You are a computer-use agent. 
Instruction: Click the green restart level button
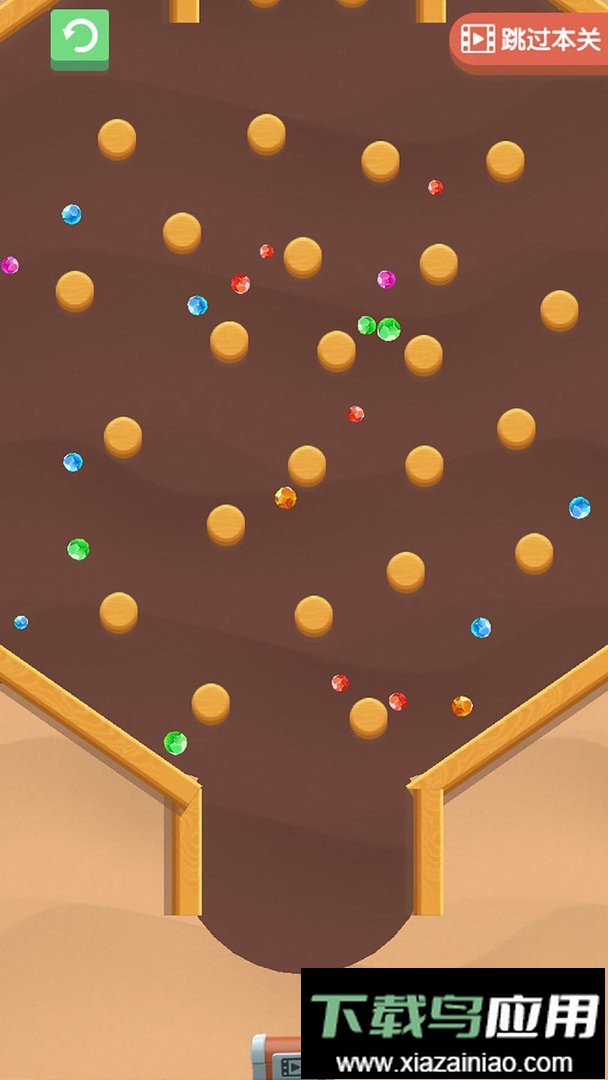tap(80, 39)
